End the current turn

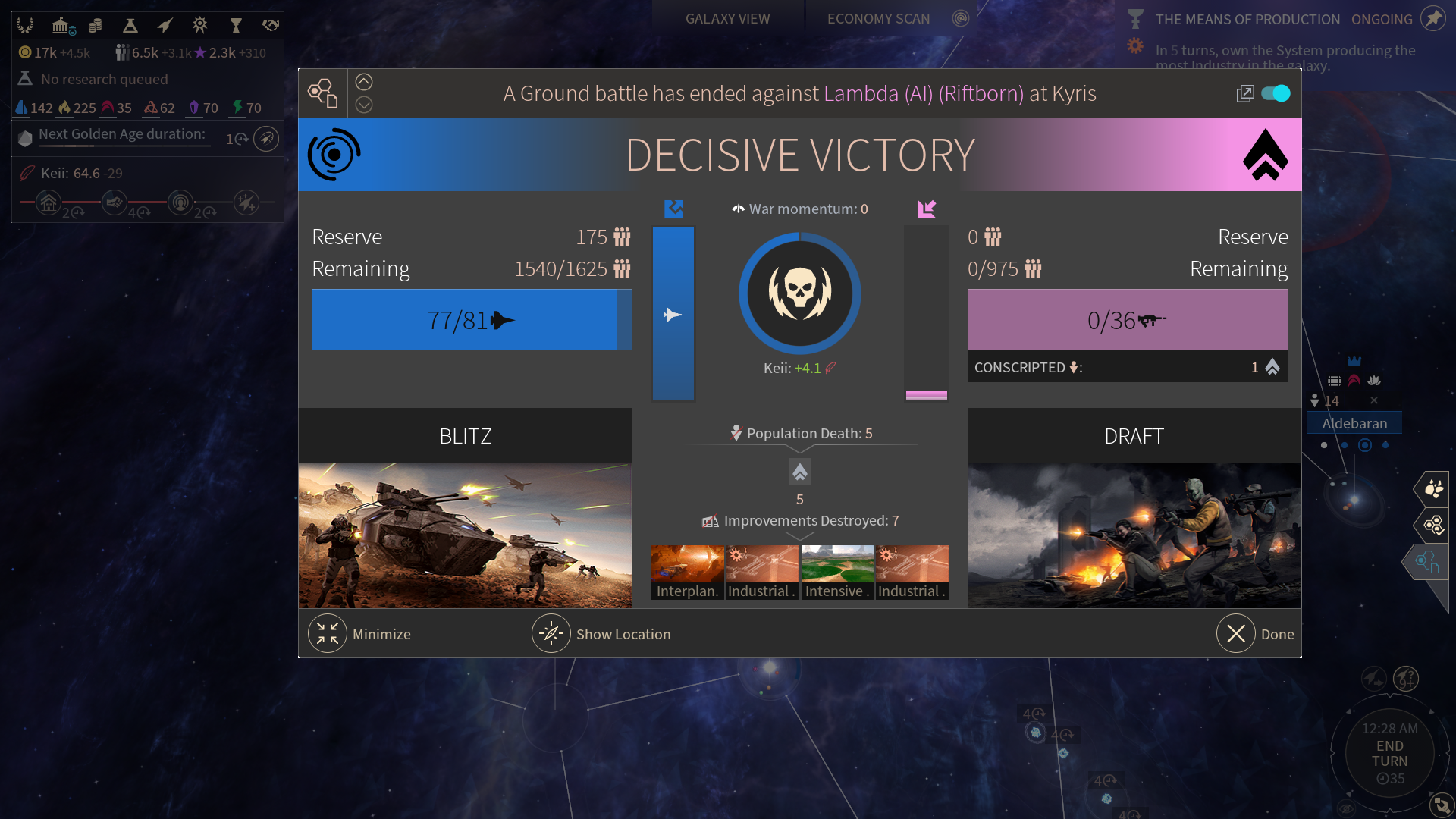pyautogui.click(x=1389, y=754)
